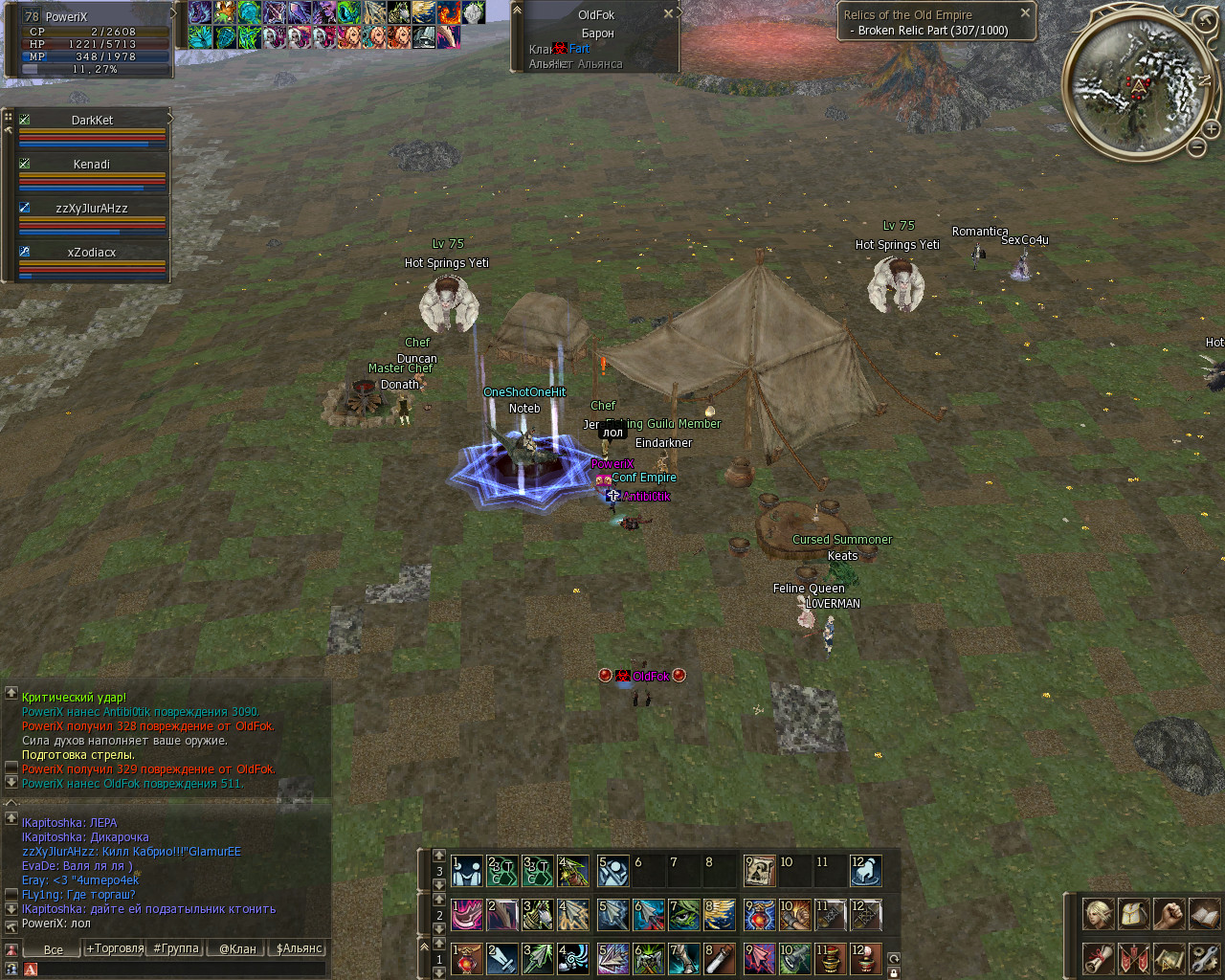Open the actions fist icon
Screen dimensions: 1225x980
1169,914
